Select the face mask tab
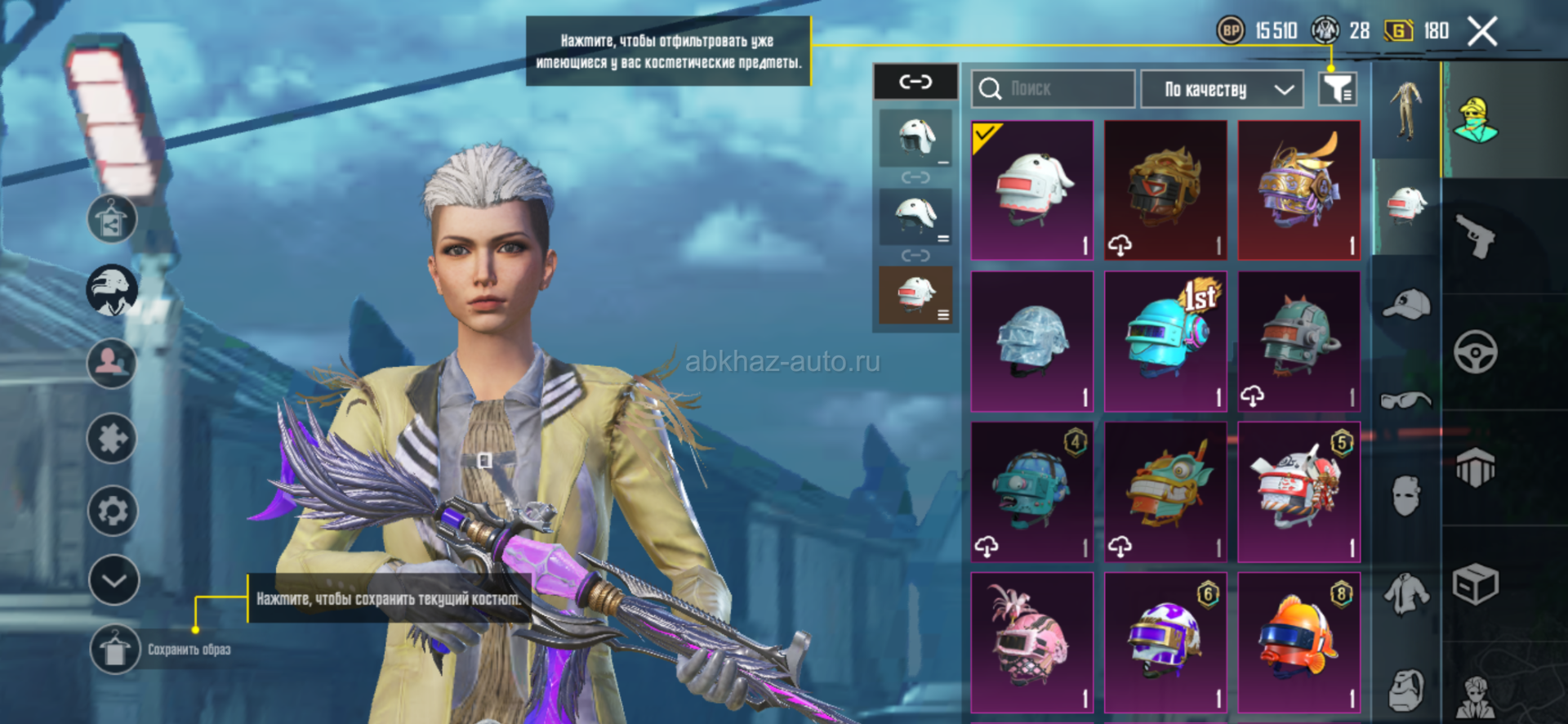This screenshot has width=1568, height=724. click(1406, 495)
